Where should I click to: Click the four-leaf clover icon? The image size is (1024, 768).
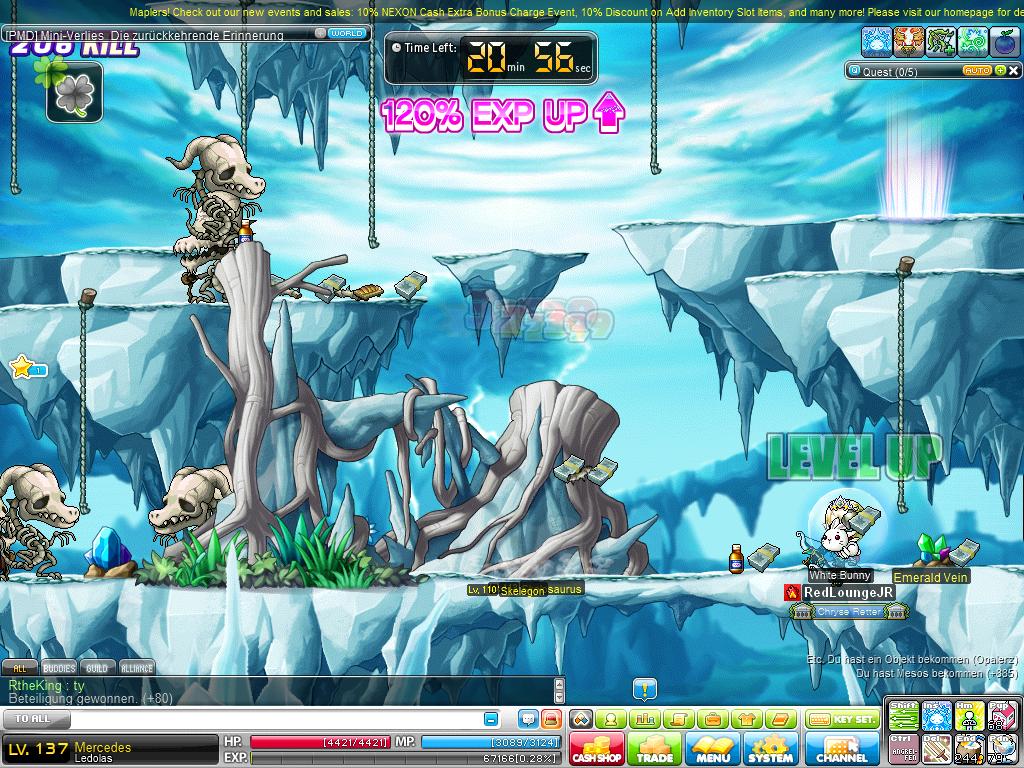point(73,93)
